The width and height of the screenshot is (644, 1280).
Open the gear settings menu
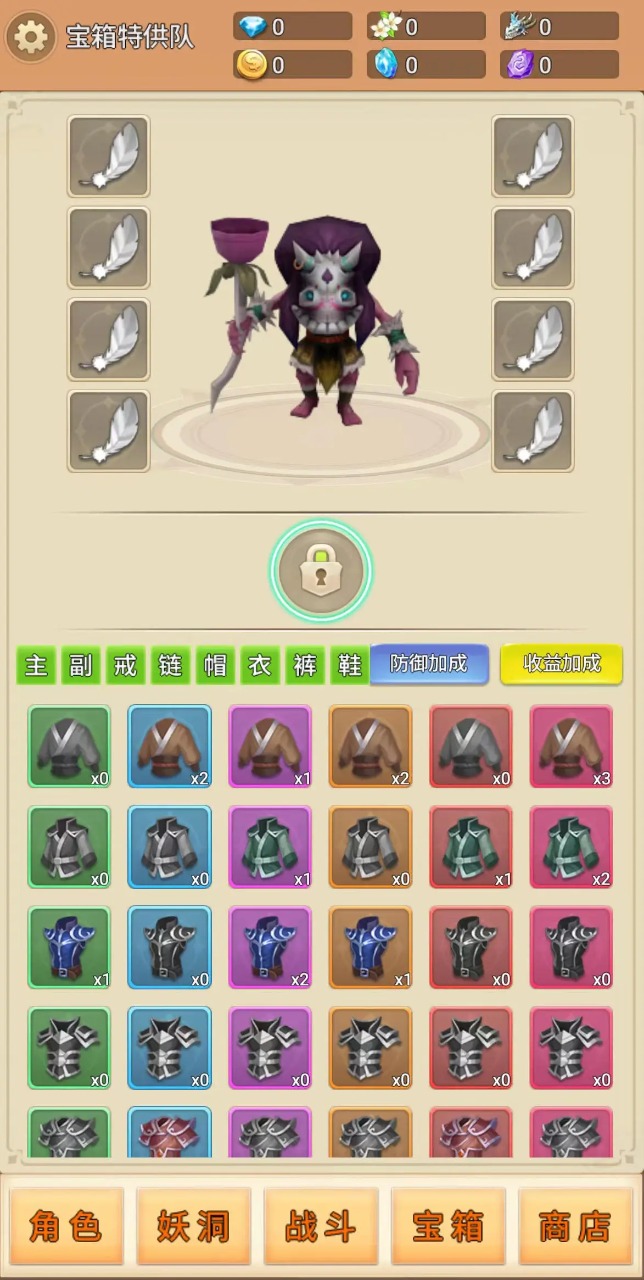pyautogui.click(x=31, y=38)
